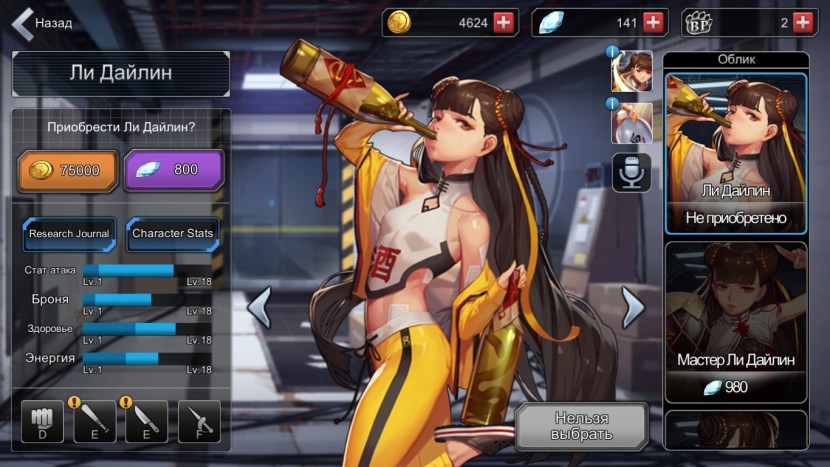830x467 pixels.
Task: Open Character Stats
Action: [173, 234]
